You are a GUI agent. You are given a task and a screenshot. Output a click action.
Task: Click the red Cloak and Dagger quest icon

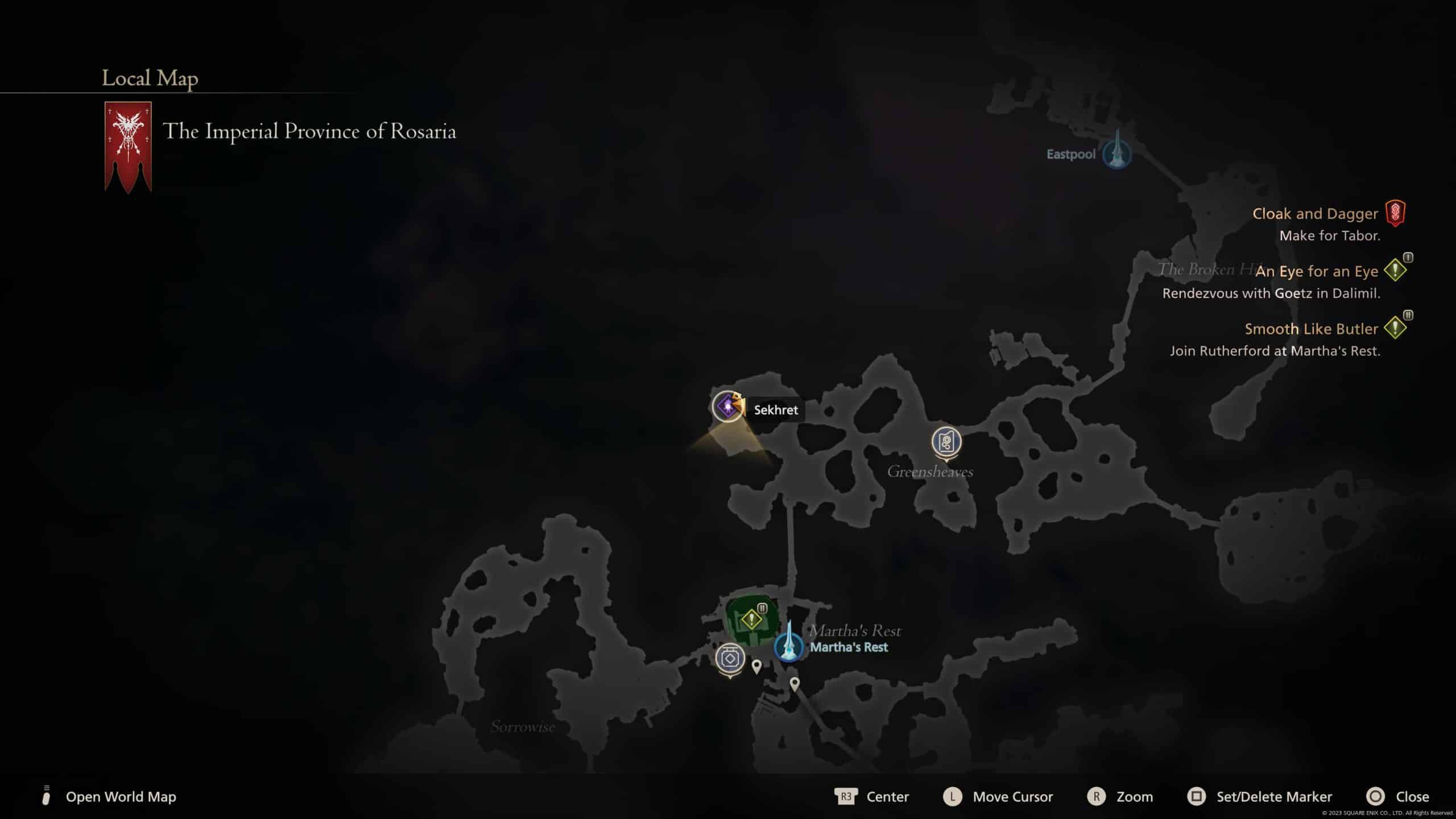pyautogui.click(x=1395, y=213)
